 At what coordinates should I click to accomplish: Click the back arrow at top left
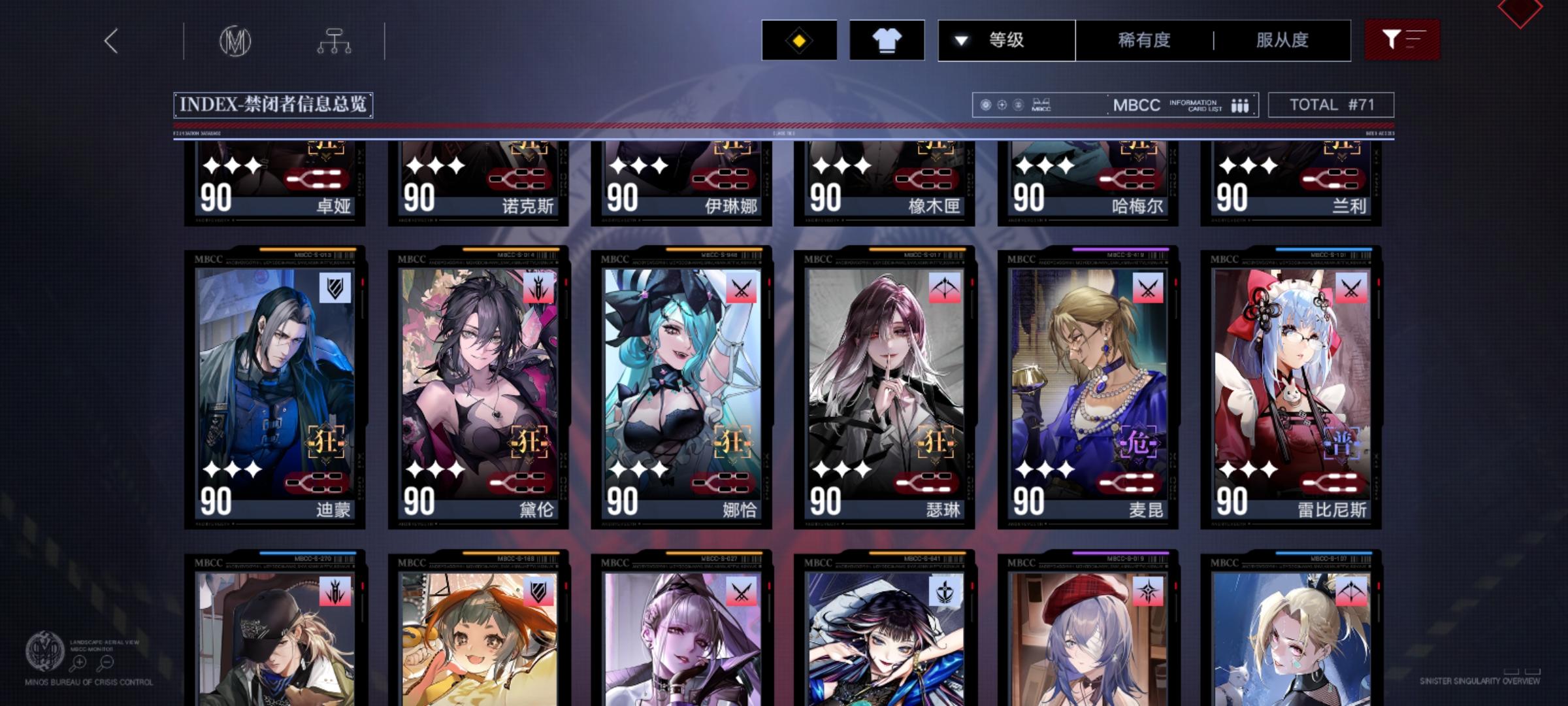click(x=110, y=41)
